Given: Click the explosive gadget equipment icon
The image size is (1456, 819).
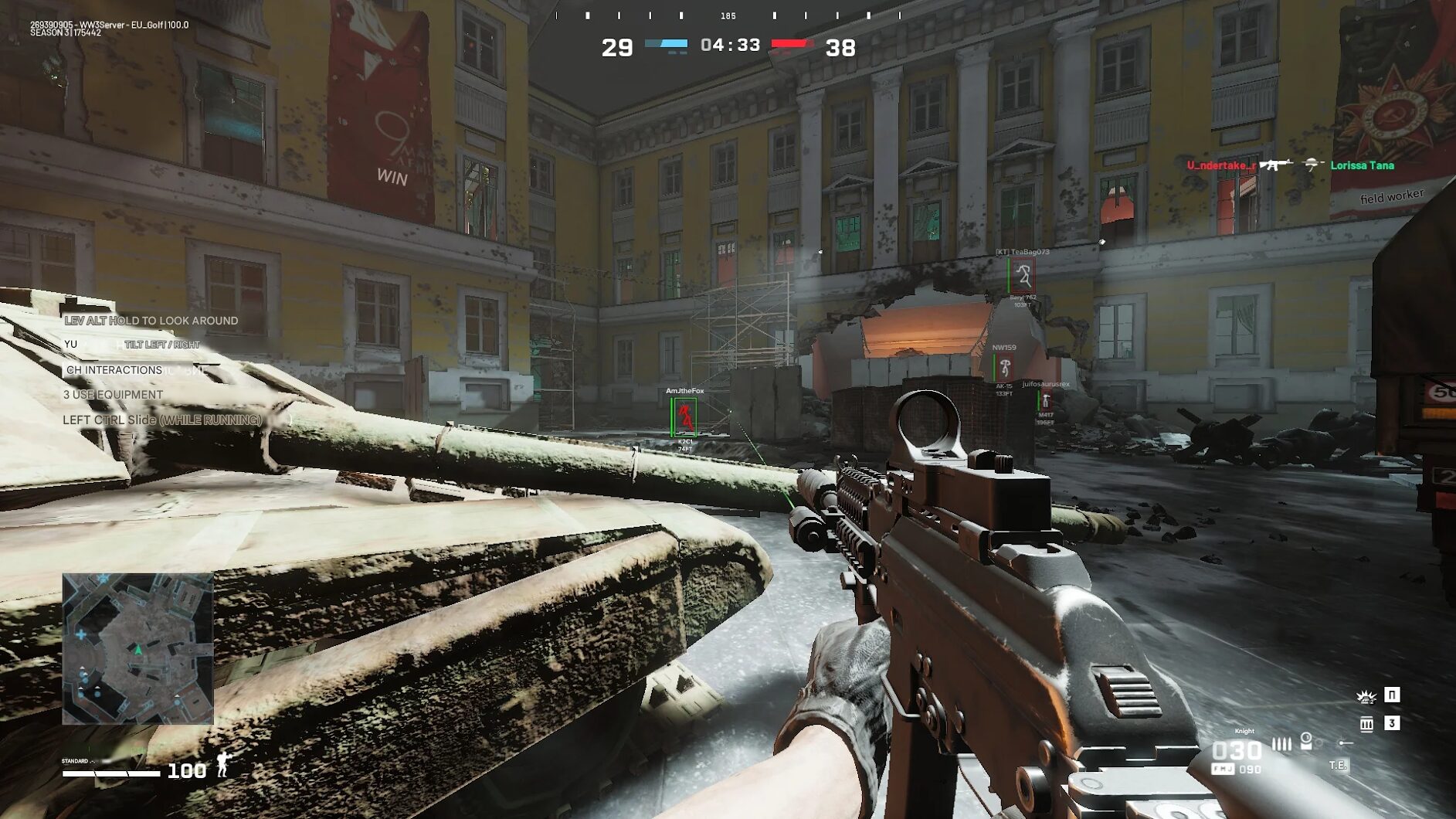Looking at the screenshot, I should click(x=1366, y=696).
